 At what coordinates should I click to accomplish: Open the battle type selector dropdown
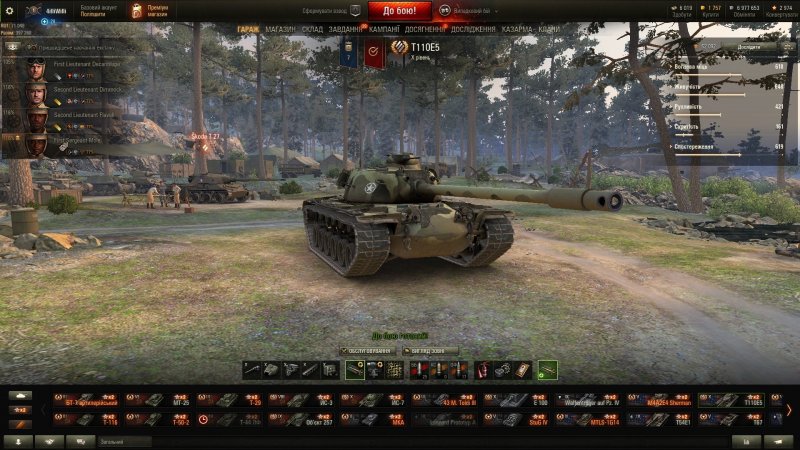click(466, 10)
